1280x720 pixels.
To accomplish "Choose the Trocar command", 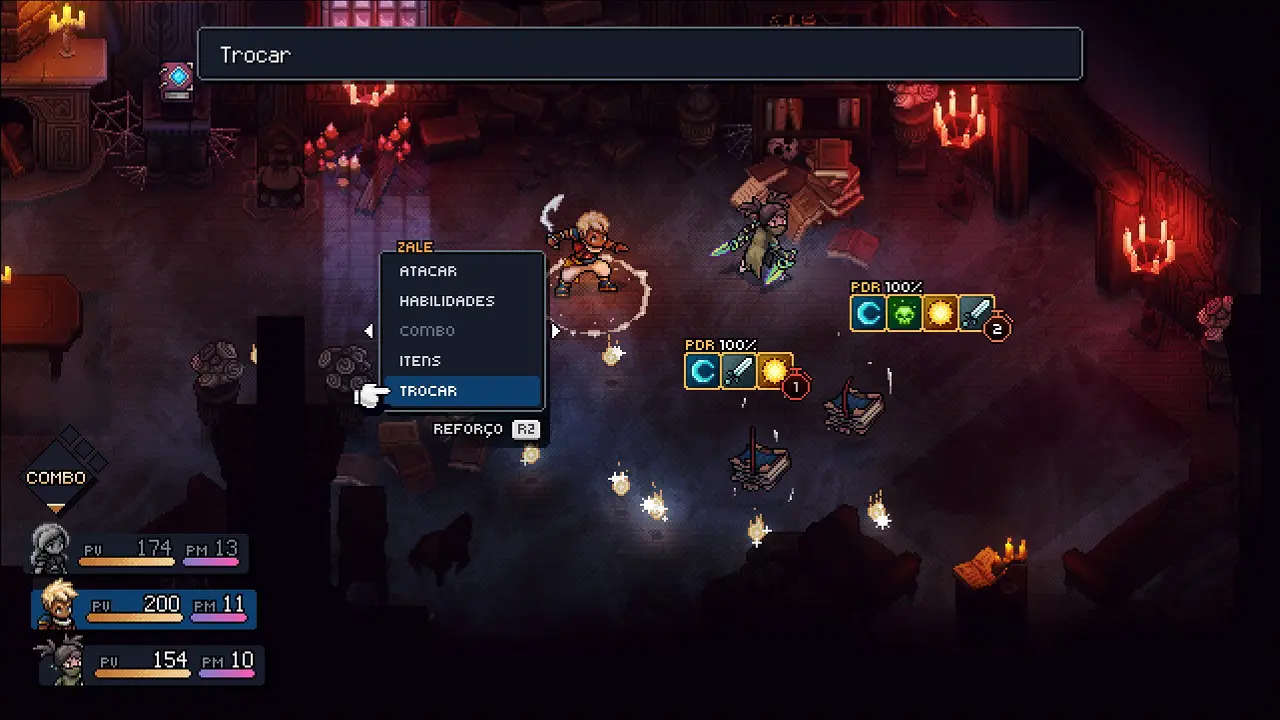I will 428,391.
